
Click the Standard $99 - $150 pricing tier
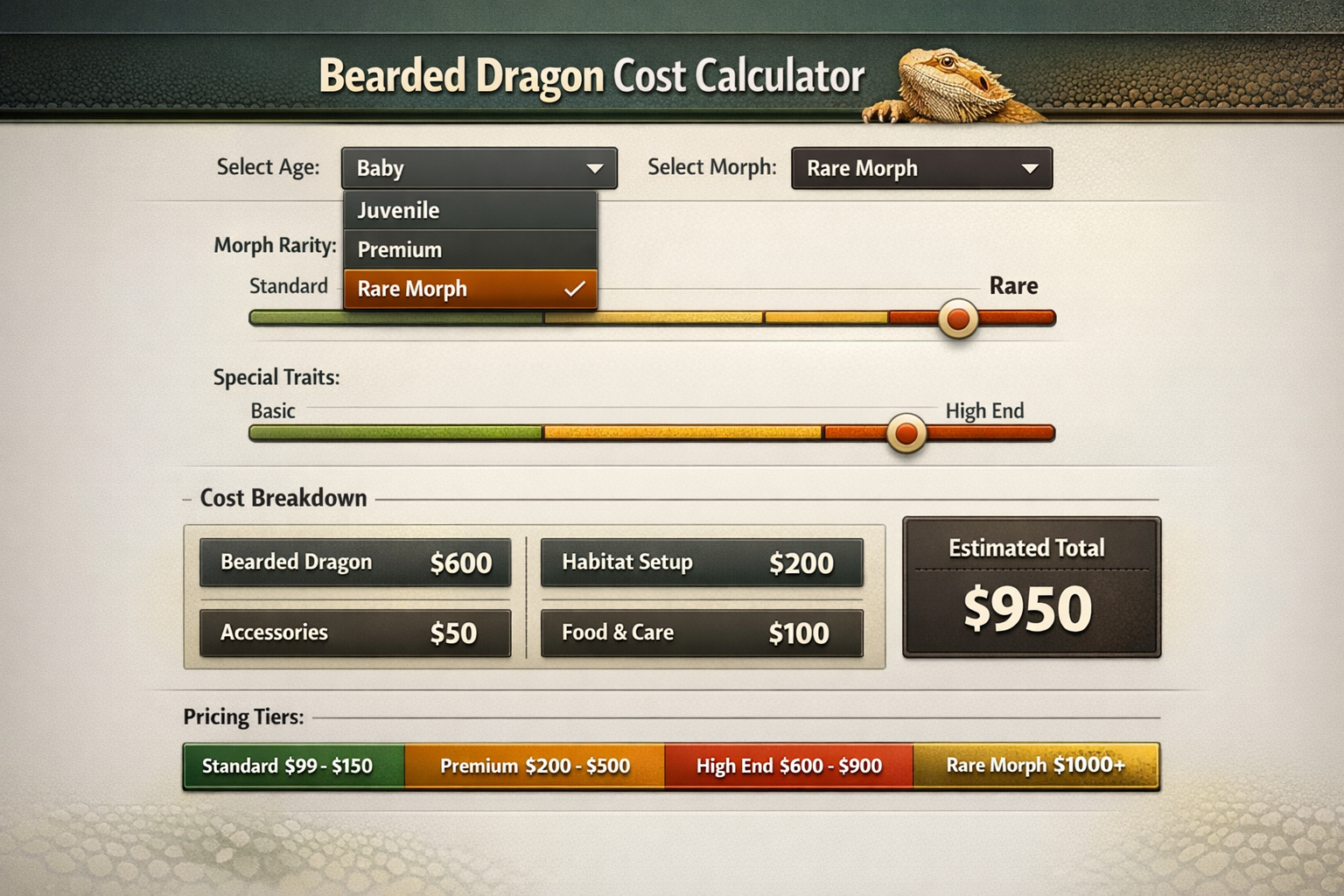pyautogui.click(x=291, y=766)
